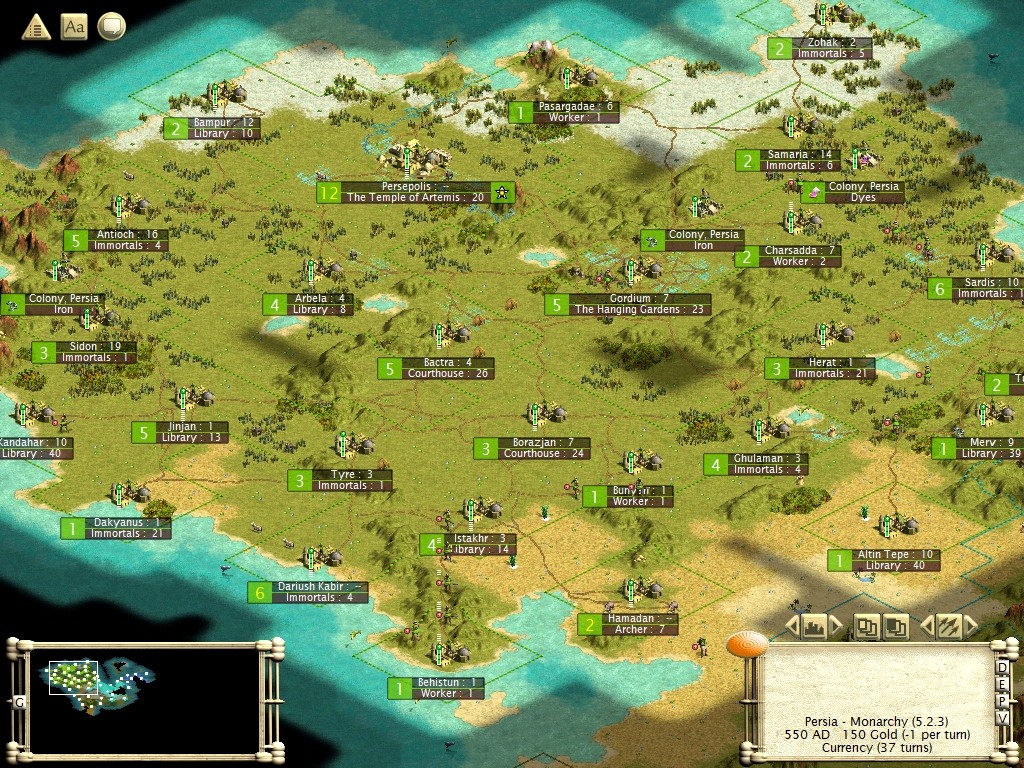Open the 'V' button on info panel

[x=1002, y=719]
